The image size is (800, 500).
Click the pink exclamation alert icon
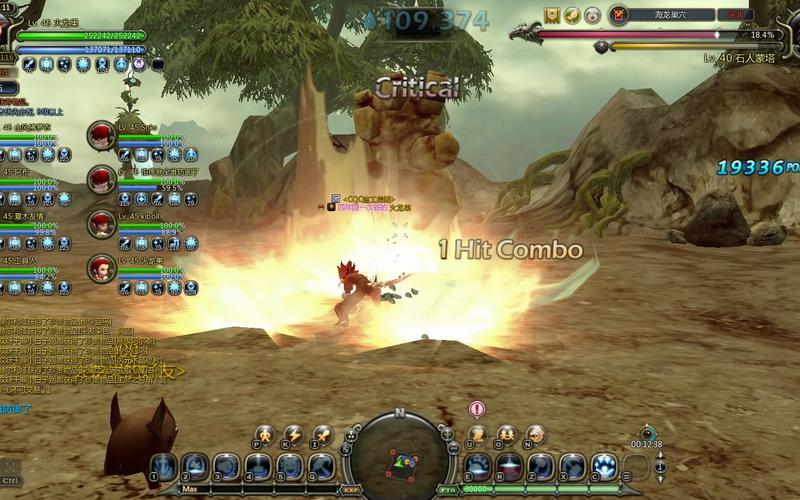477,409
